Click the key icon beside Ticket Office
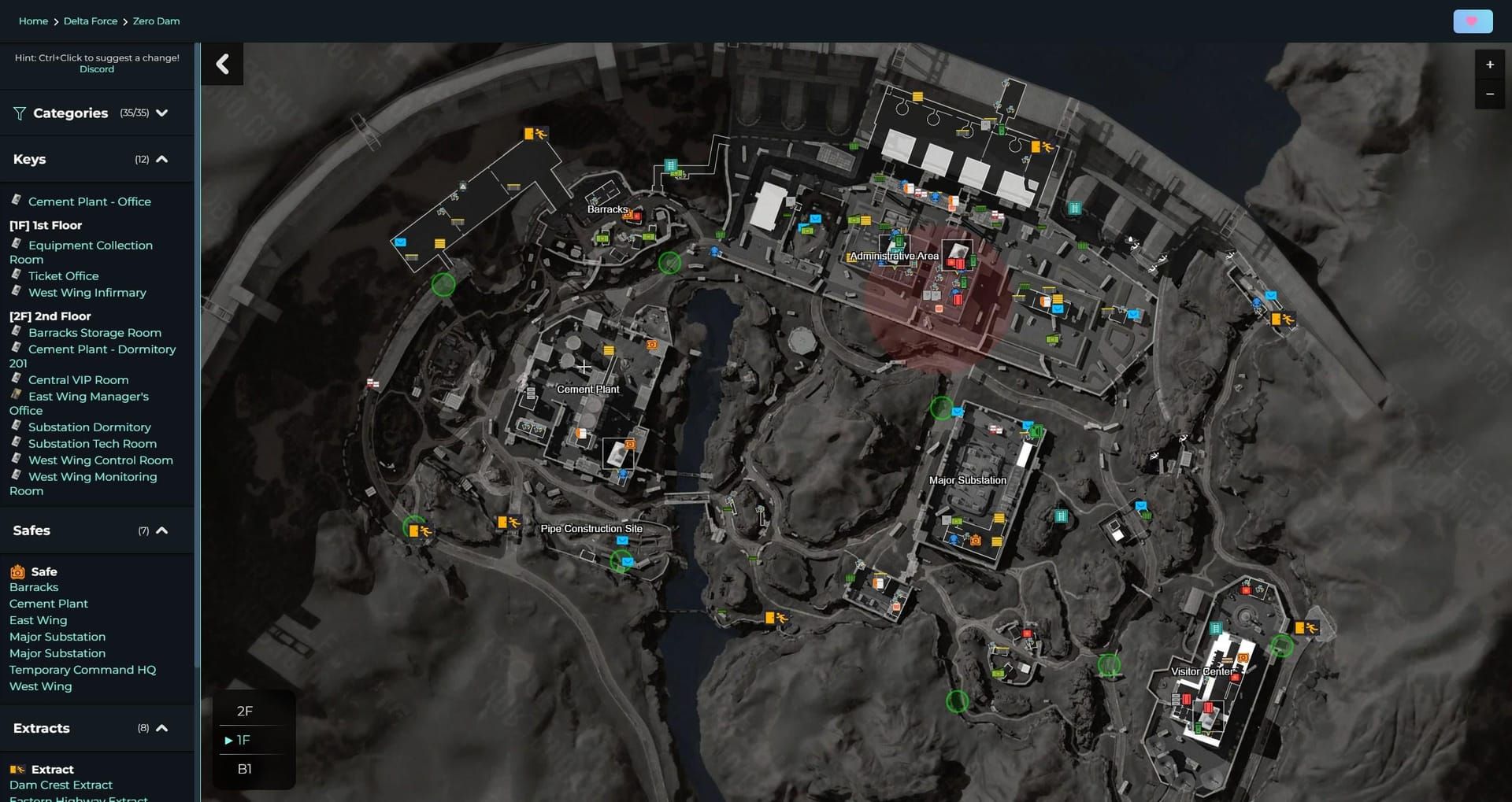 pos(17,275)
